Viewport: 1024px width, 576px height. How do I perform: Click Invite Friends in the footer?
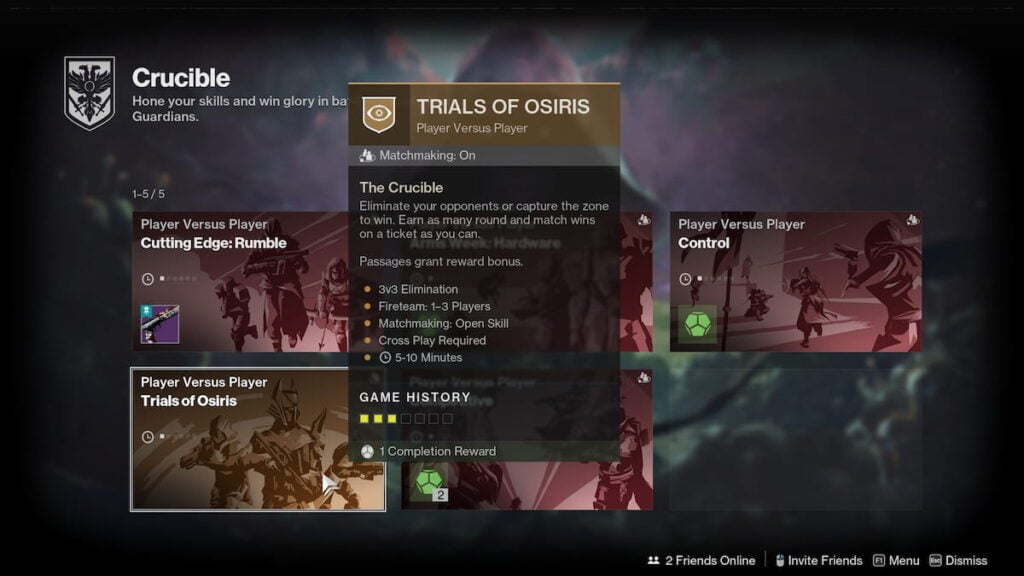tap(819, 561)
